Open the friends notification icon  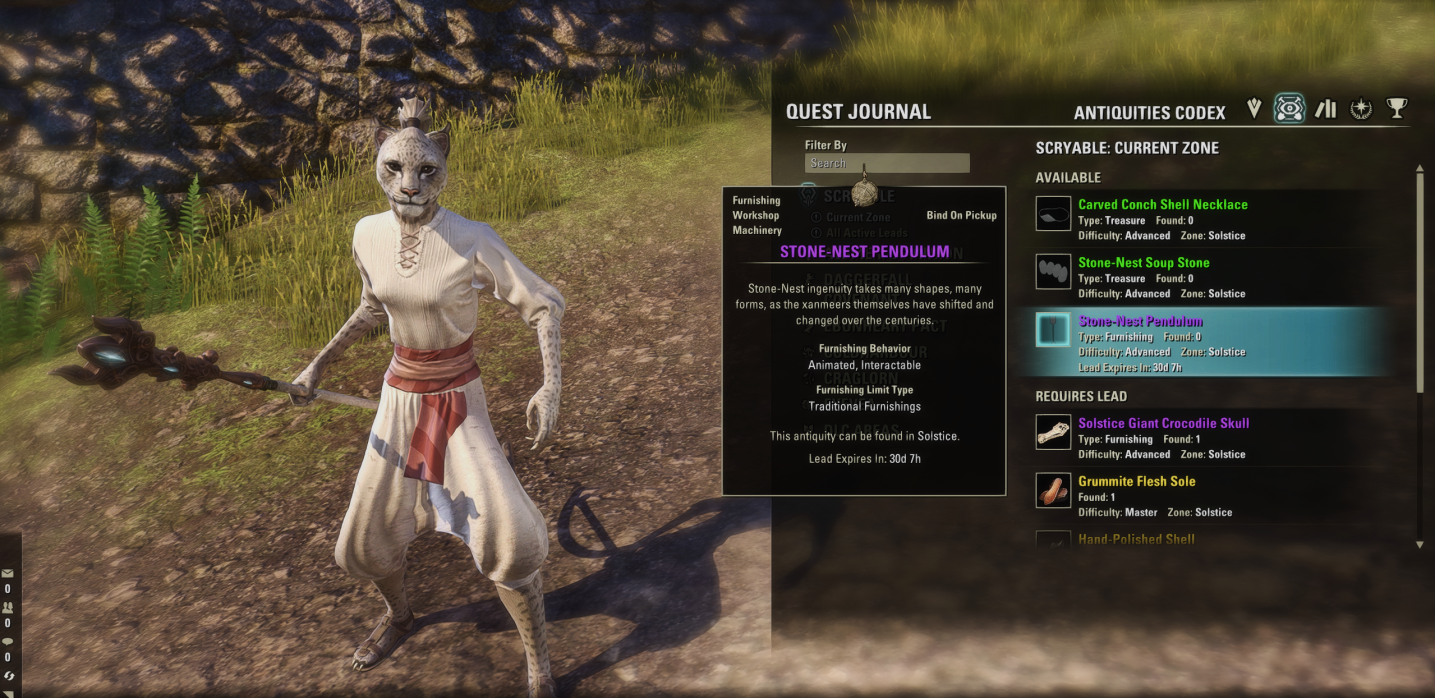point(8,607)
